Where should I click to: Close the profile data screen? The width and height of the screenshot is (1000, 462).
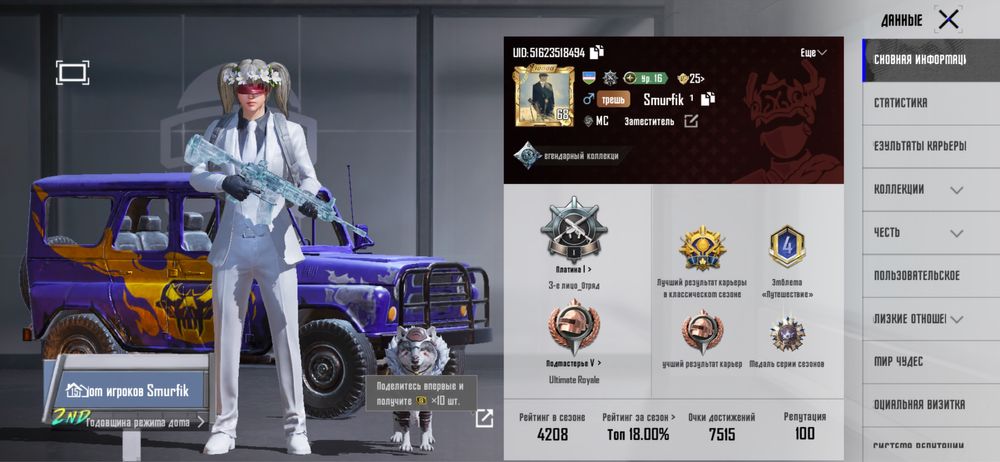click(947, 19)
